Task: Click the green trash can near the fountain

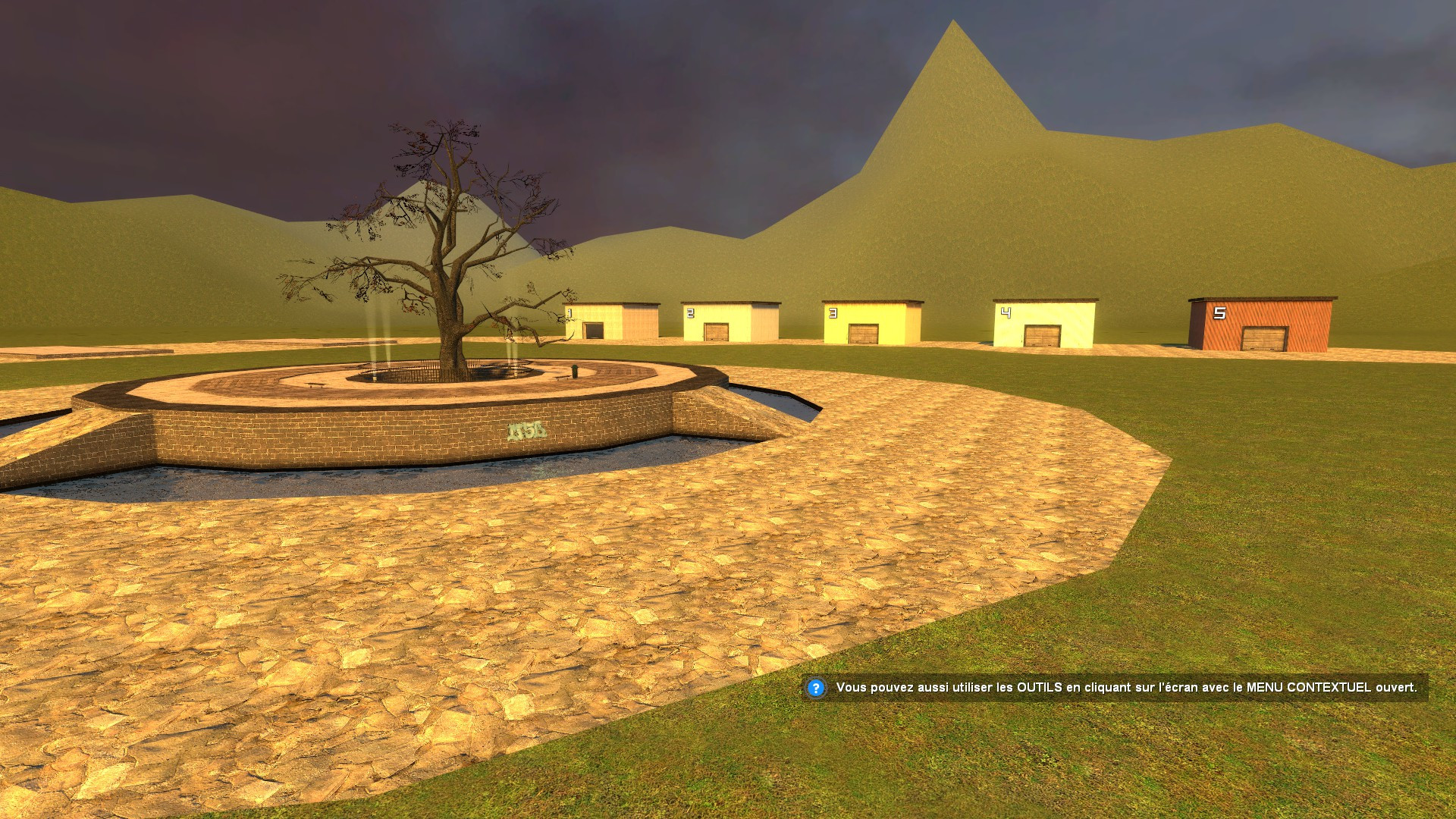Action: click(575, 371)
